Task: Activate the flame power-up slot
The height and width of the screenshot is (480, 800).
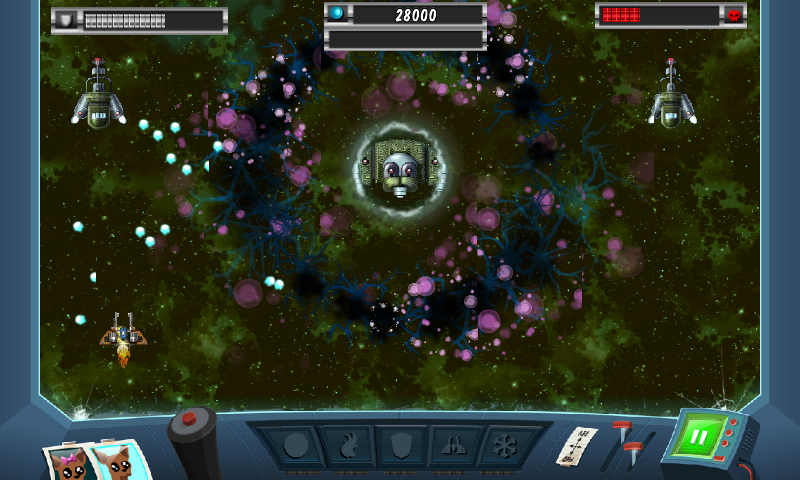Action: [x=346, y=446]
